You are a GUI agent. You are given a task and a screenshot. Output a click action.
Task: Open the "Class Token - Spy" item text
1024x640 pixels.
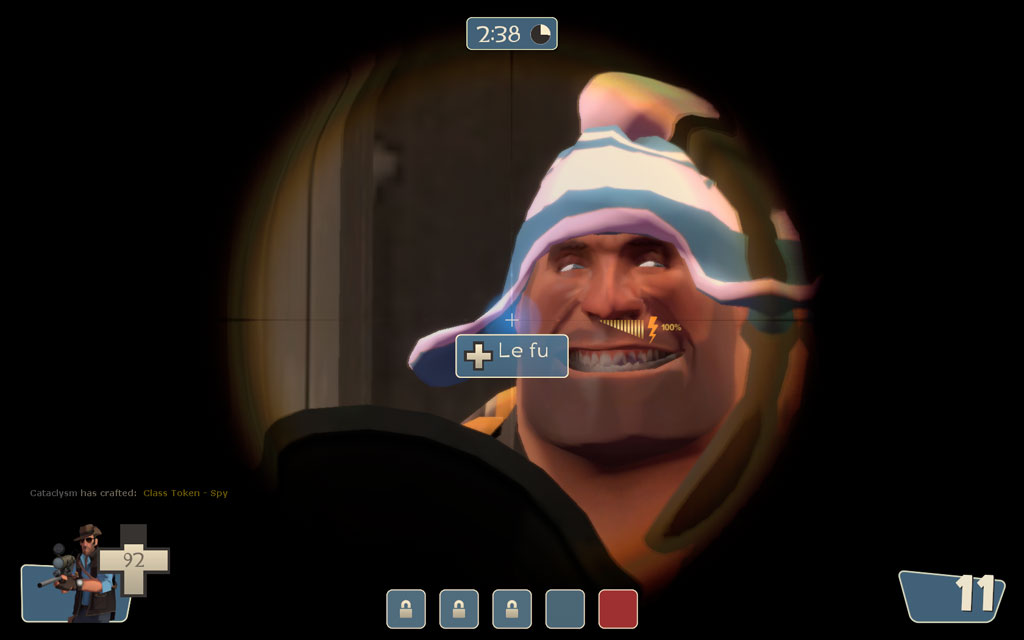185,493
